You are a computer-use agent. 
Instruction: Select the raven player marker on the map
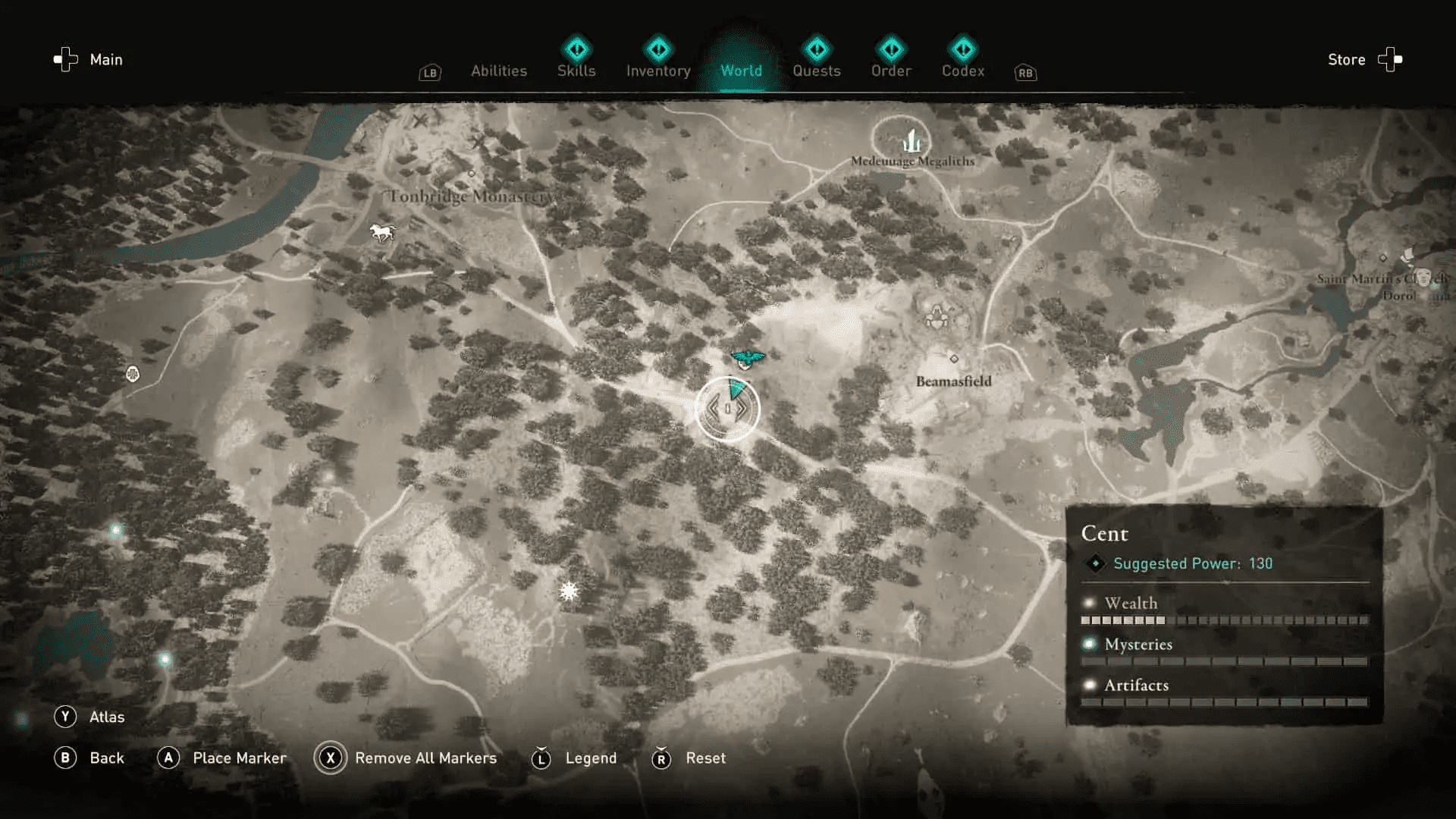click(747, 356)
